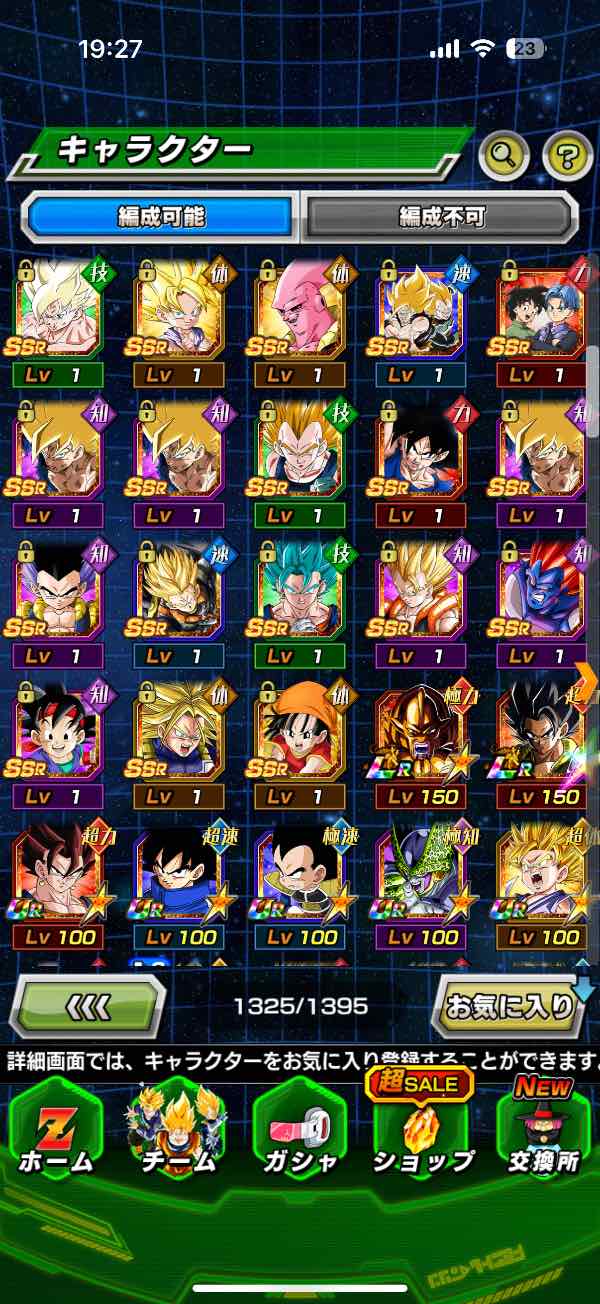Image resolution: width=600 pixels, height=1304 pixels.
Task: Open the ショップ shop menu
Action: click(x=422, y=1133)
